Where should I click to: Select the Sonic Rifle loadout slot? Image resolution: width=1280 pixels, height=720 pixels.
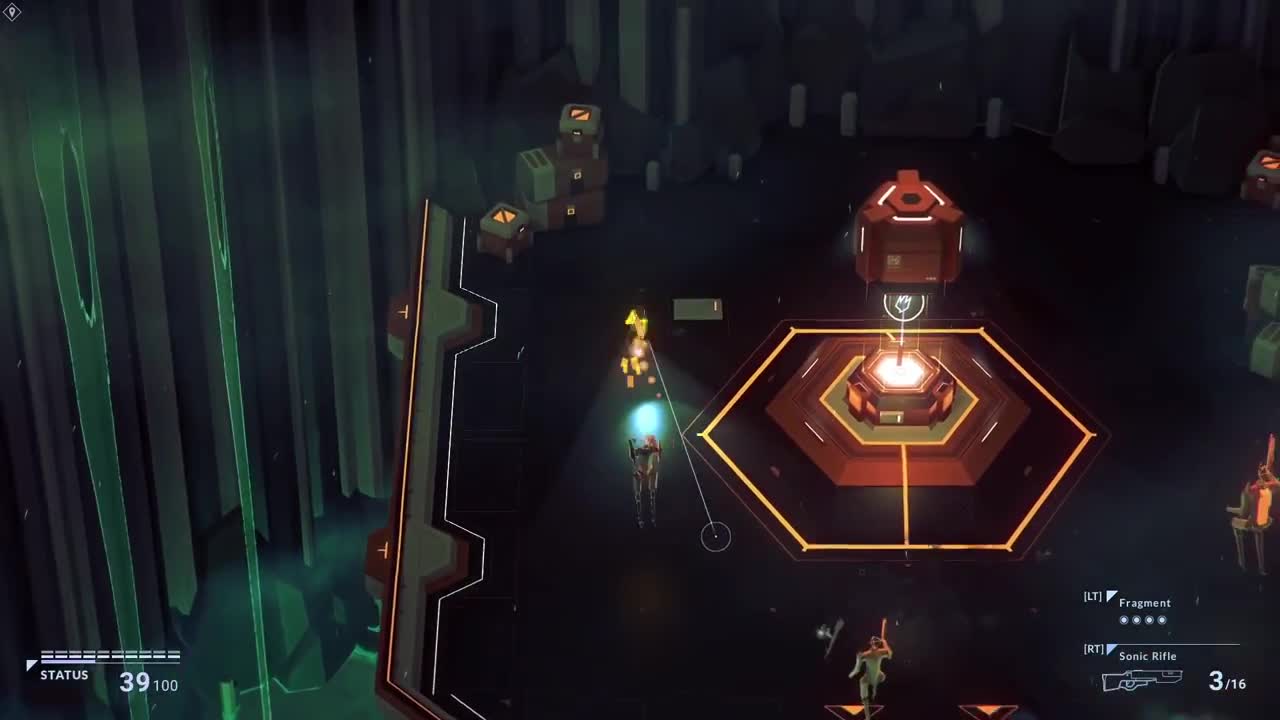click(x=1147, y=656)
